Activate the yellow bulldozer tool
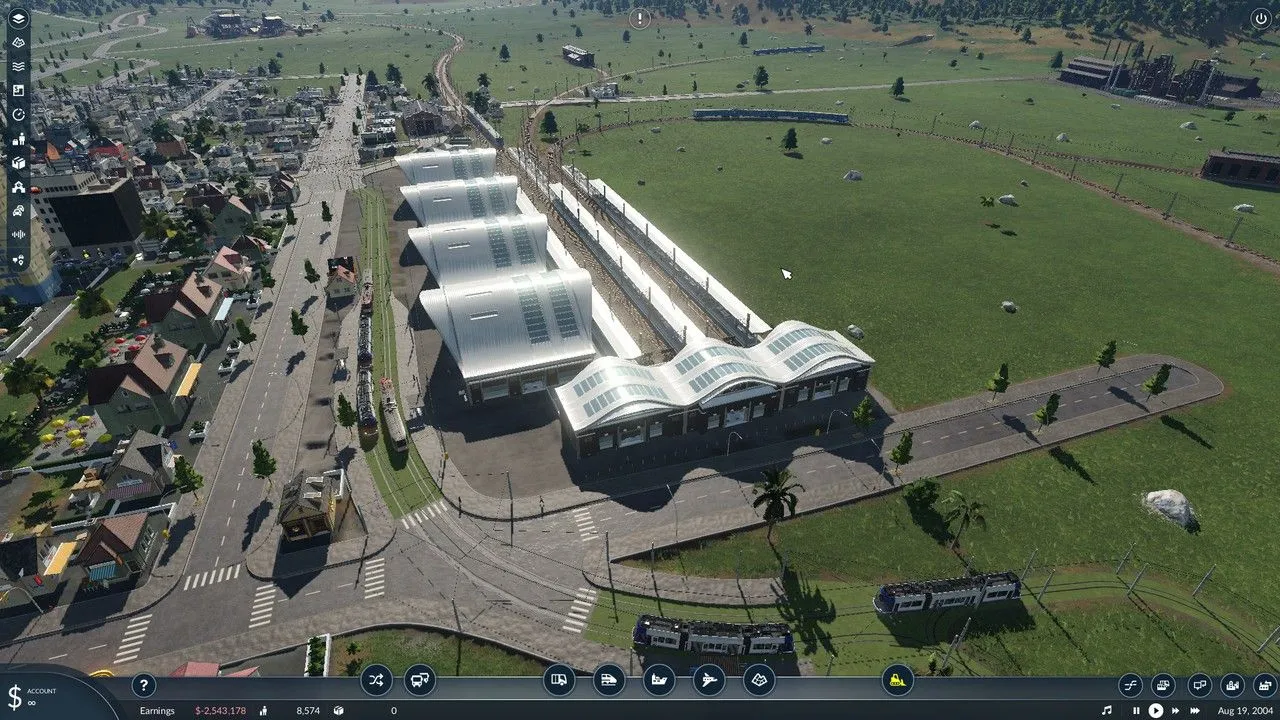This screenshot has width=1280, height=720. pyautogui.click(x=898, y=681)
